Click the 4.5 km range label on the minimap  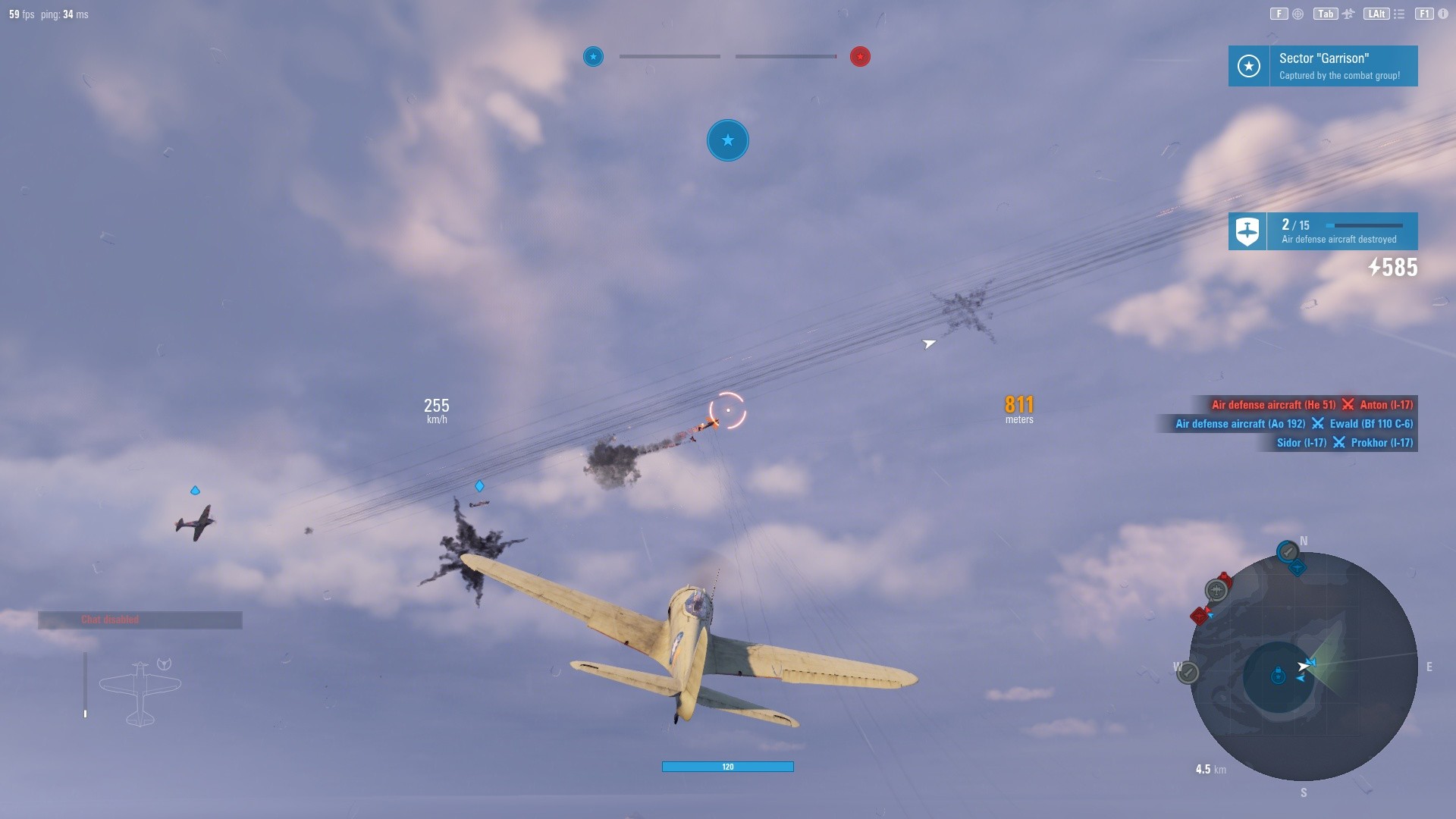(x=1210, y=768)
